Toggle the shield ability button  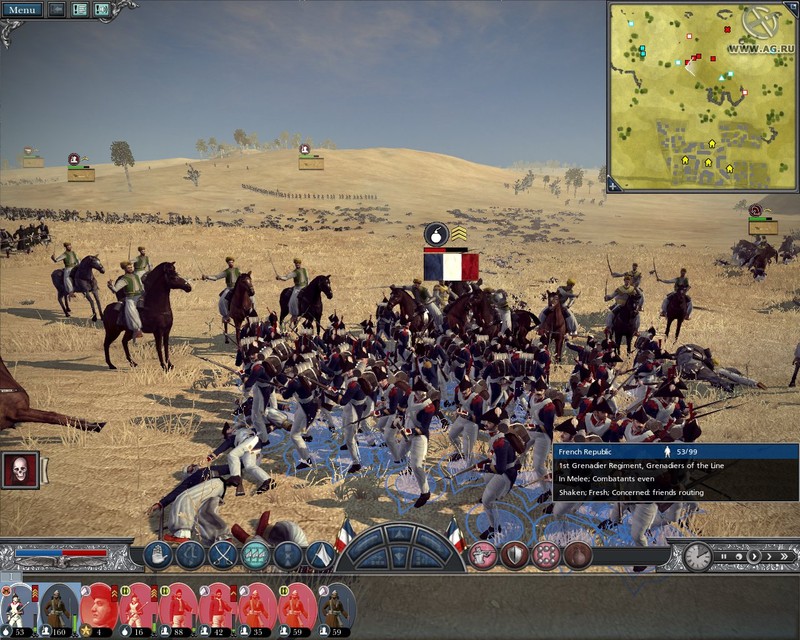click(514, 555)
